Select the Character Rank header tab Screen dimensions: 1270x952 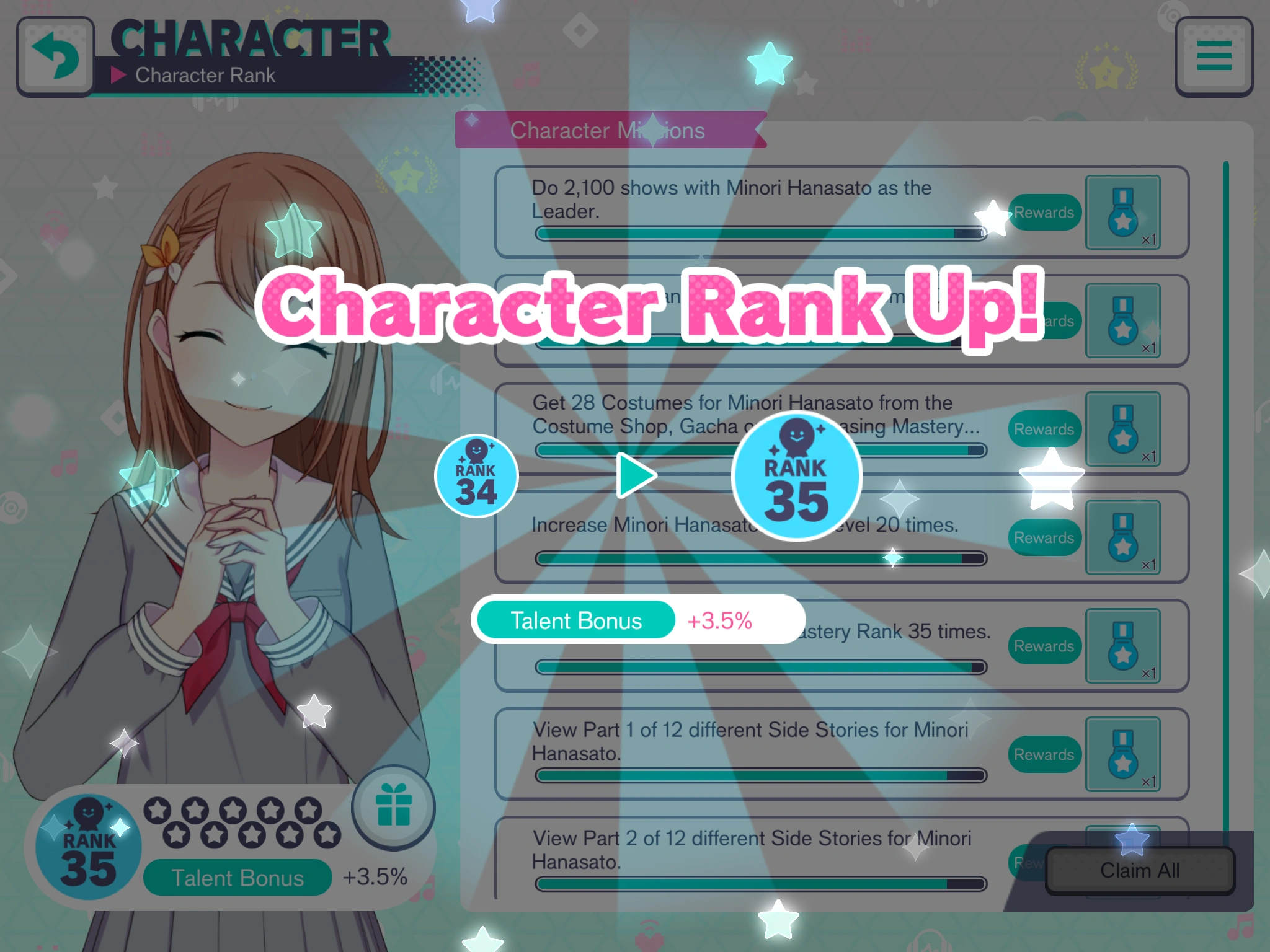tap(205, 76)
